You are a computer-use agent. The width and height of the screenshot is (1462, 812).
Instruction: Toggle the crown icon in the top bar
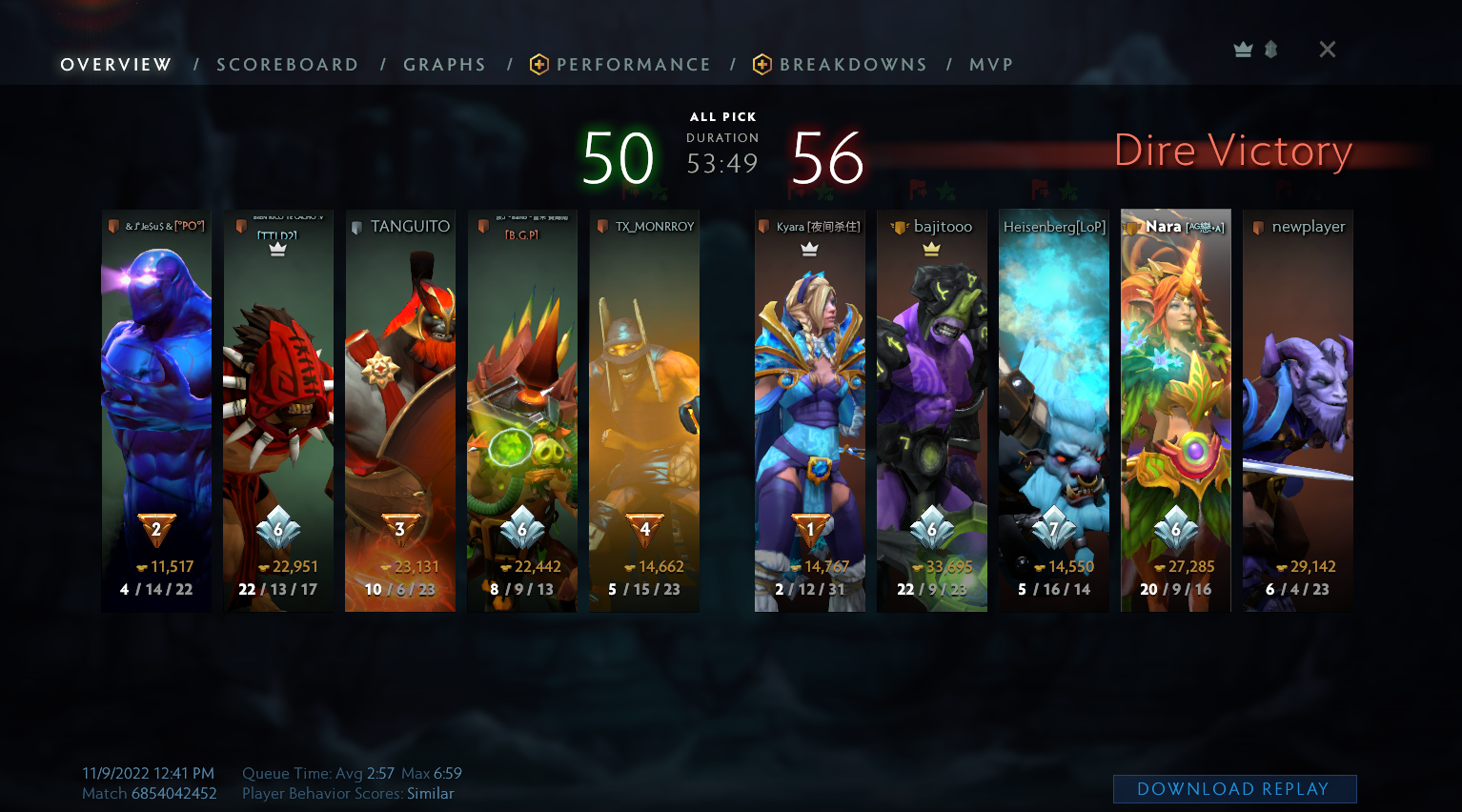point(1243,49)
